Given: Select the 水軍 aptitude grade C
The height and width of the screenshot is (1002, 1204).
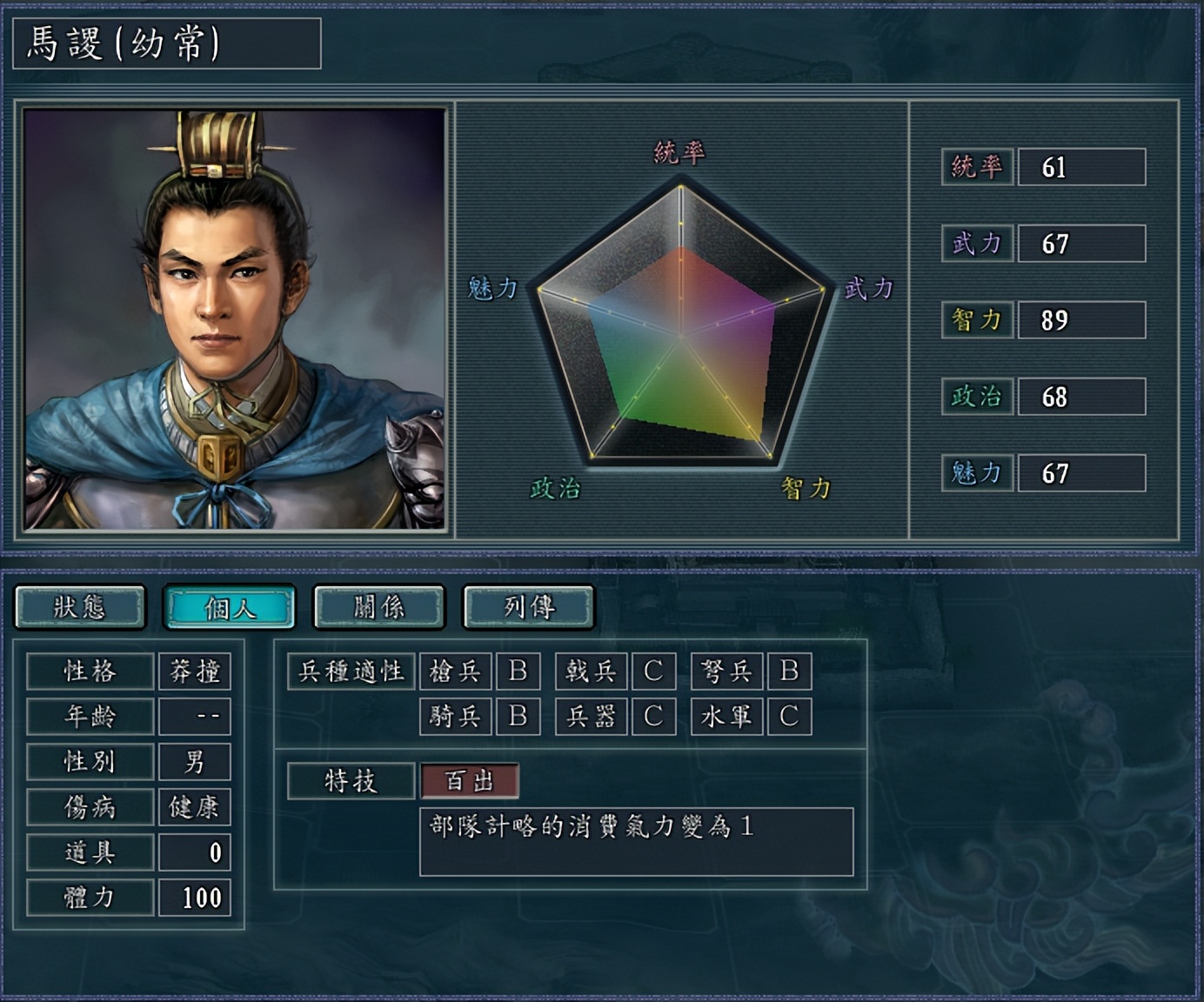Looking at the screenshot, I should tap(791, 716).
